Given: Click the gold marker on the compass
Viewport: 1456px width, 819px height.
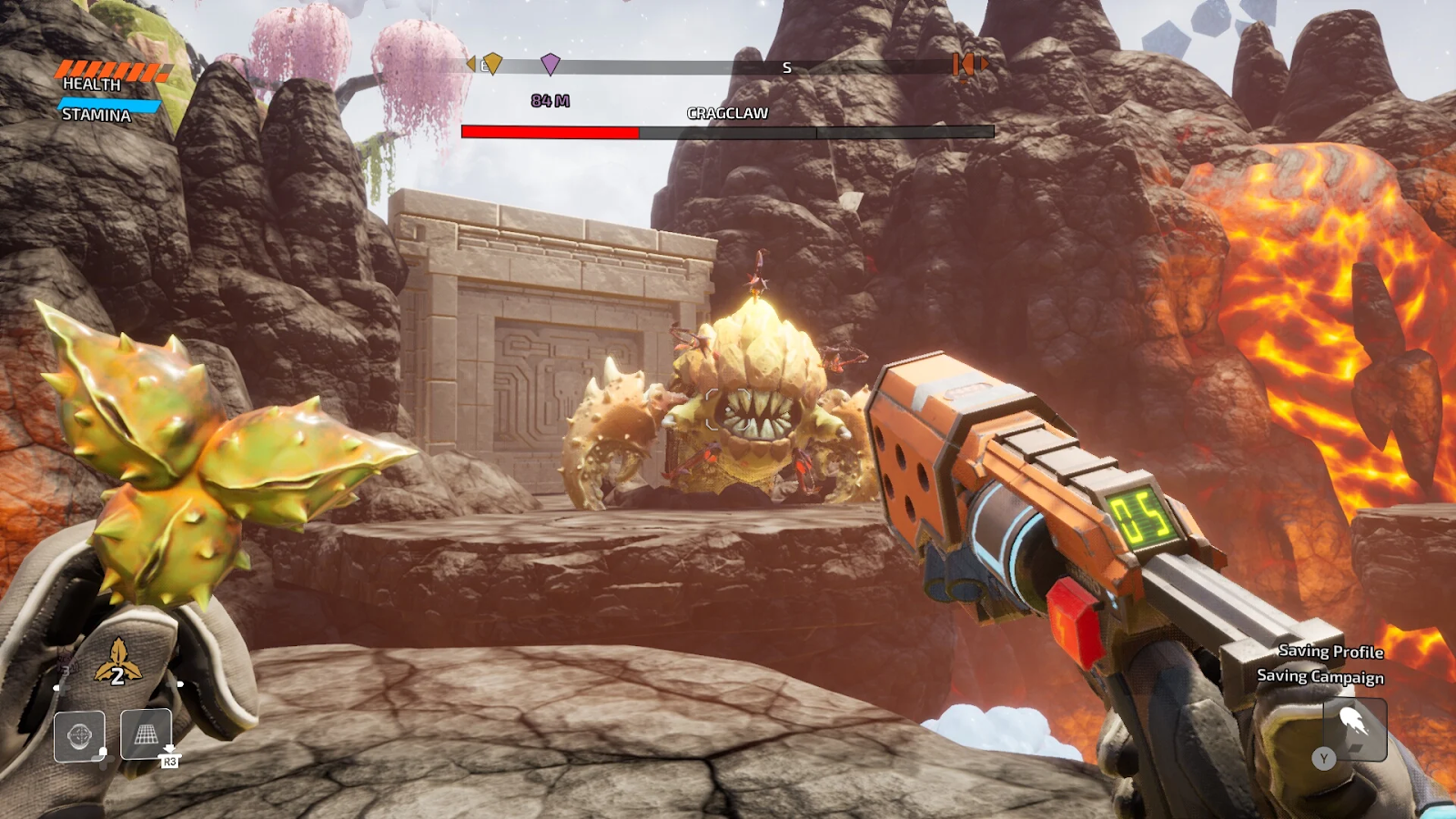Looking at the screenshot, I should pos(492,64).
